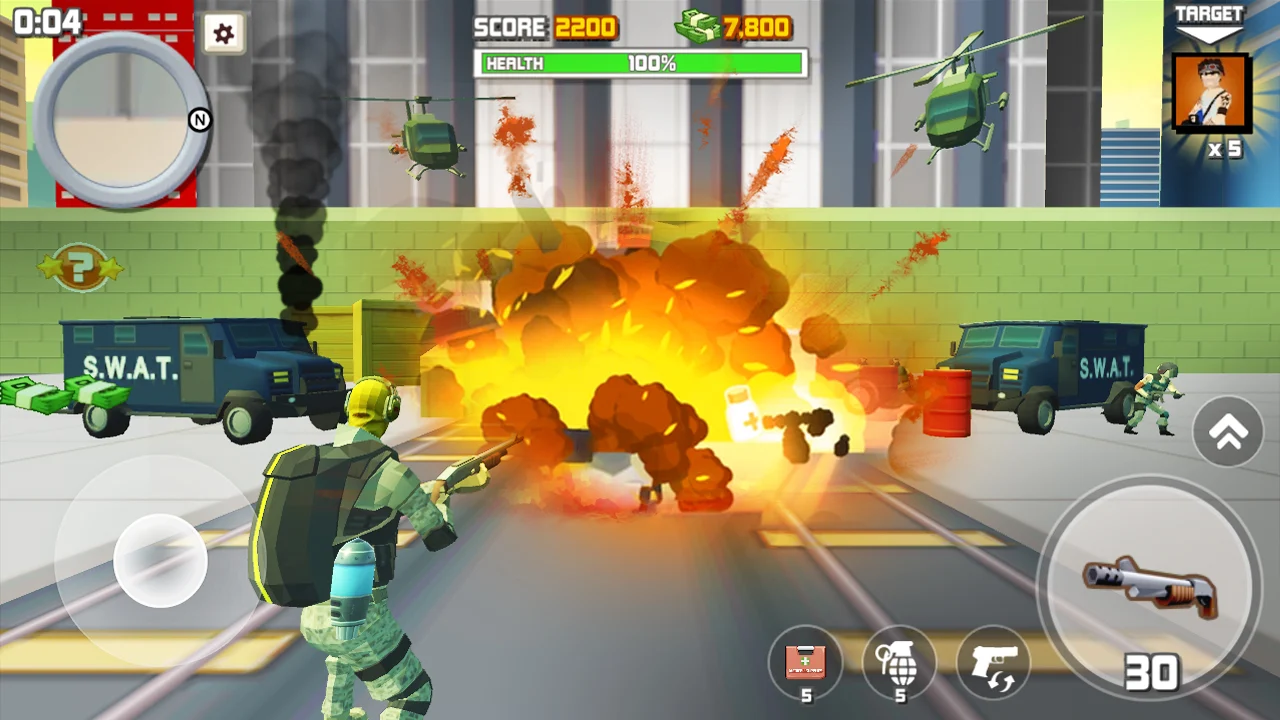The image size is (1280, 720).
Task: Fire the shotgun with the attack button
Action: pyautogui.click(x=1150, y=587)
